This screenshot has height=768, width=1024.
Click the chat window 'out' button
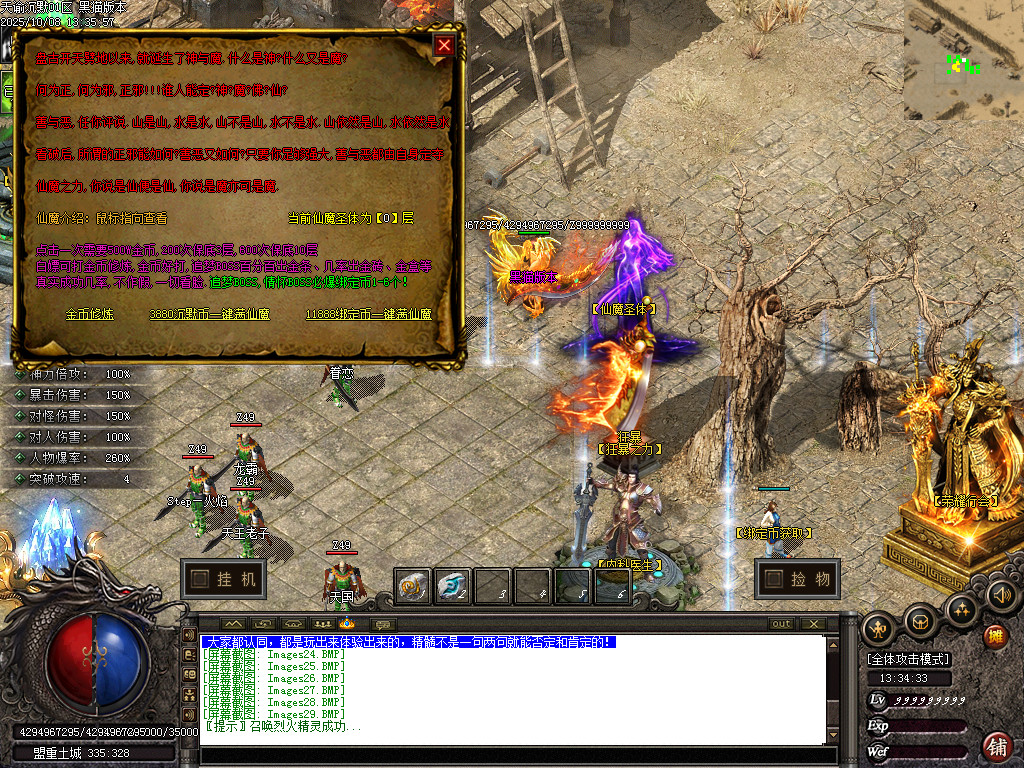781,624
